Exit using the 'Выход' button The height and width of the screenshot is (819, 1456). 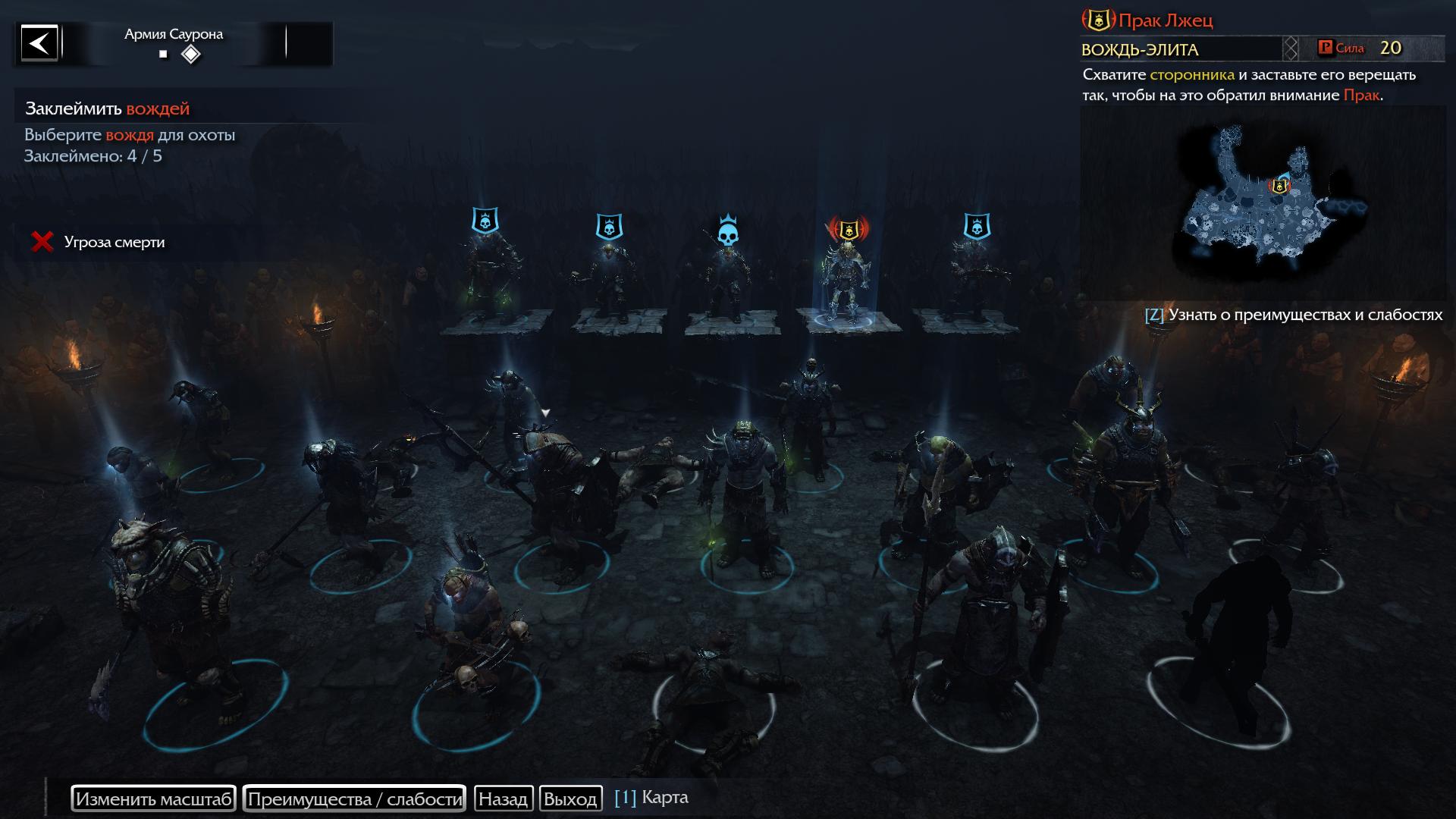point(570,799)
